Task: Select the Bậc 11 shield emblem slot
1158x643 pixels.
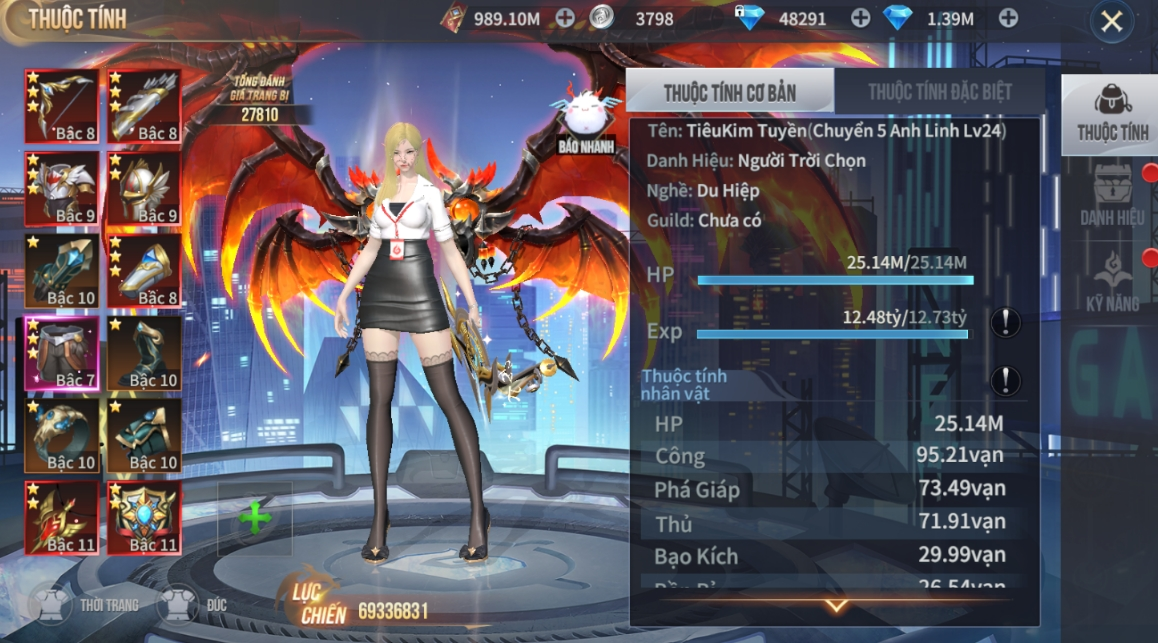Action: click(144, 517)
